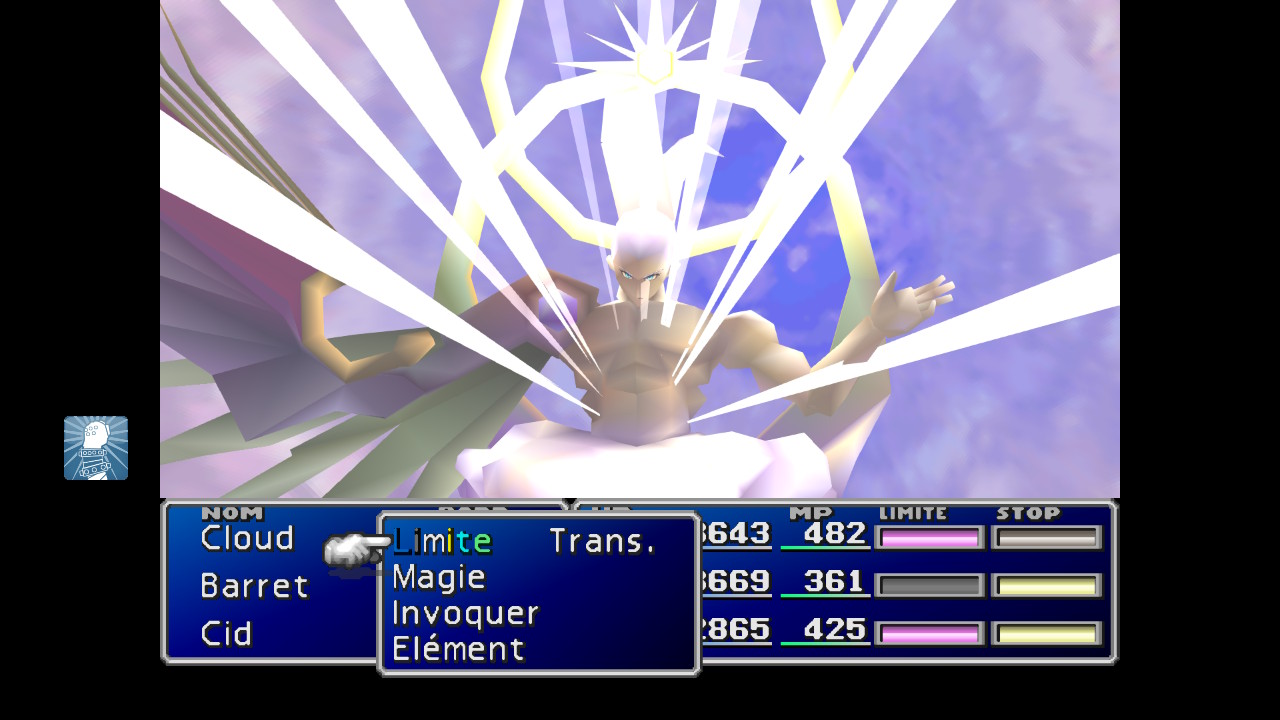This screenshot has width=1280, height=720.
Task: Choose the Trans. command
Action: pos(603,542)
